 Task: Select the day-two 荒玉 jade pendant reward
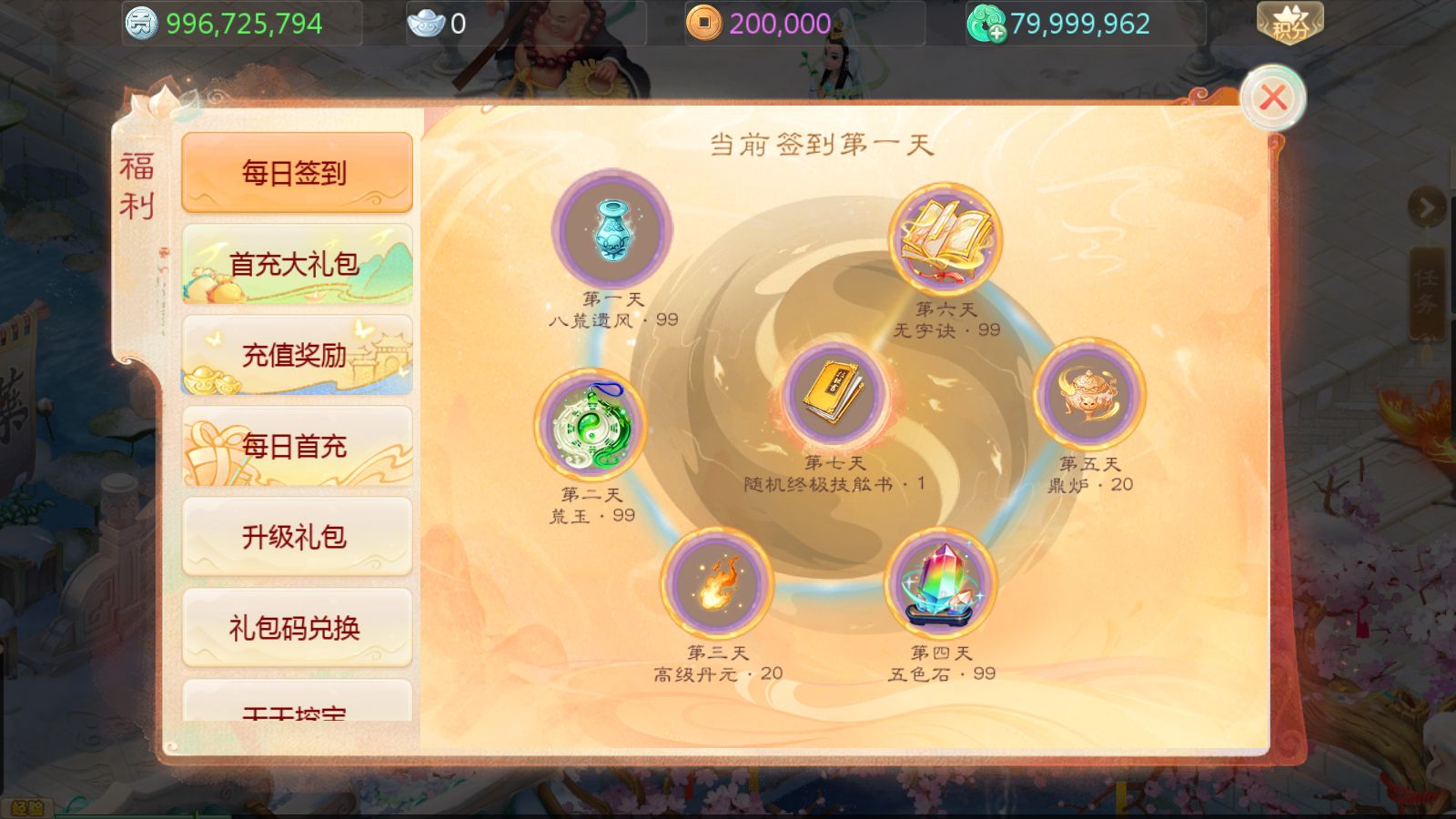[591, 425]
